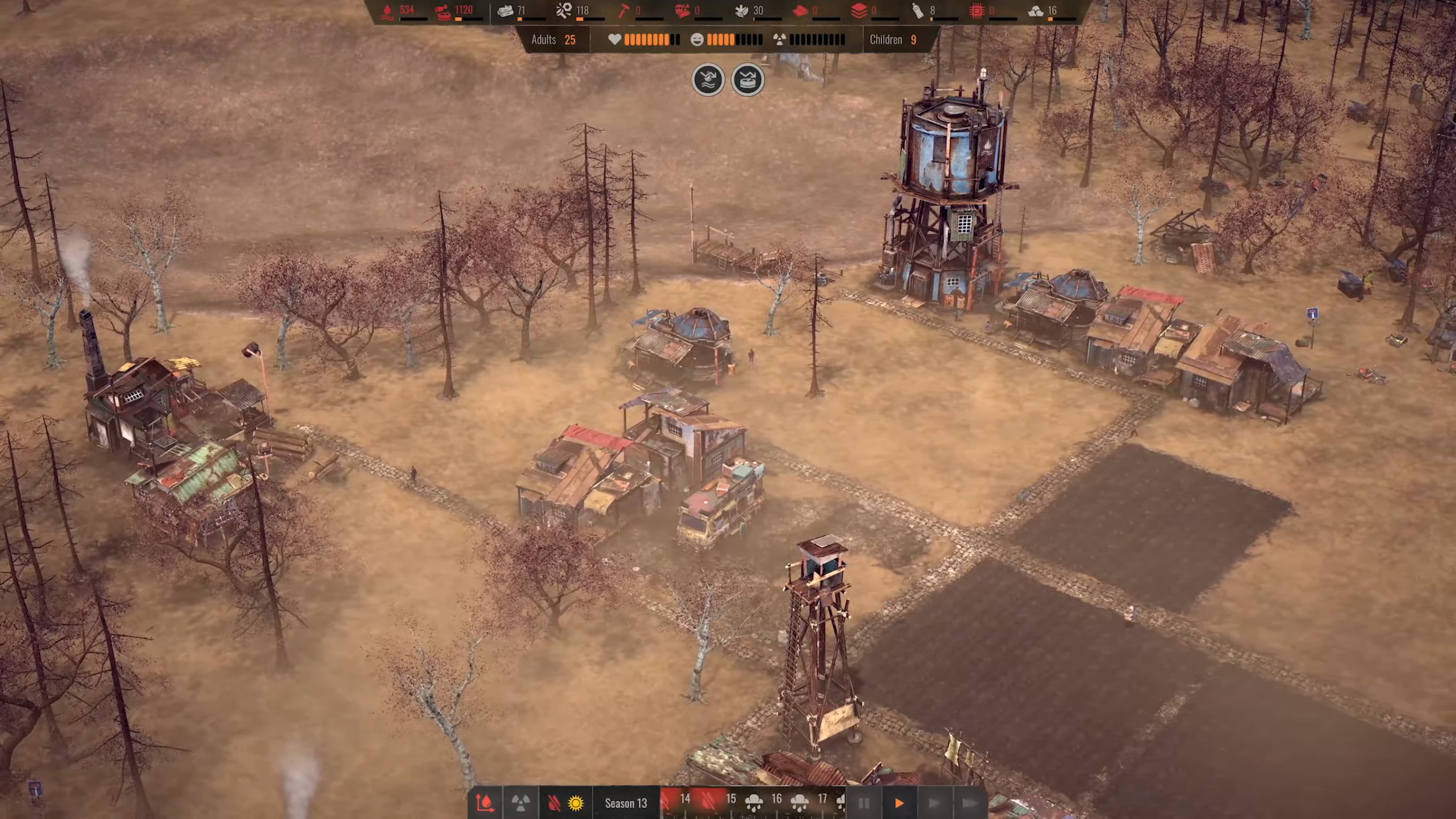
Task: Open the food supply declining alert
Action: [x=747, y=80]
